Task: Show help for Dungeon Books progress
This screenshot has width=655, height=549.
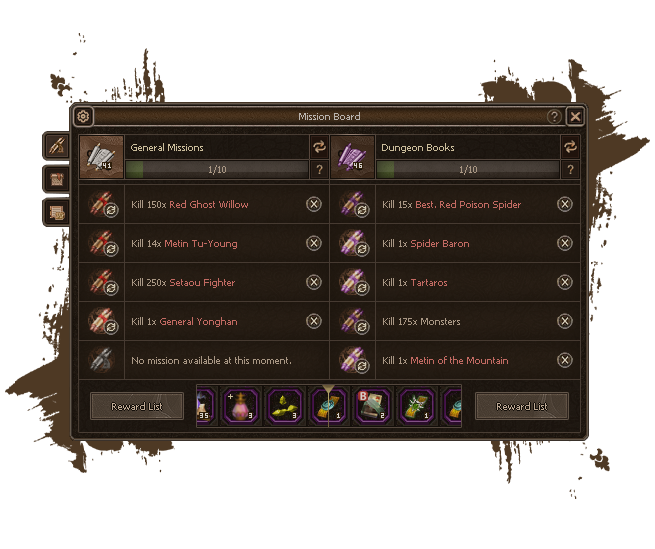Action: [x=570, y=170]
